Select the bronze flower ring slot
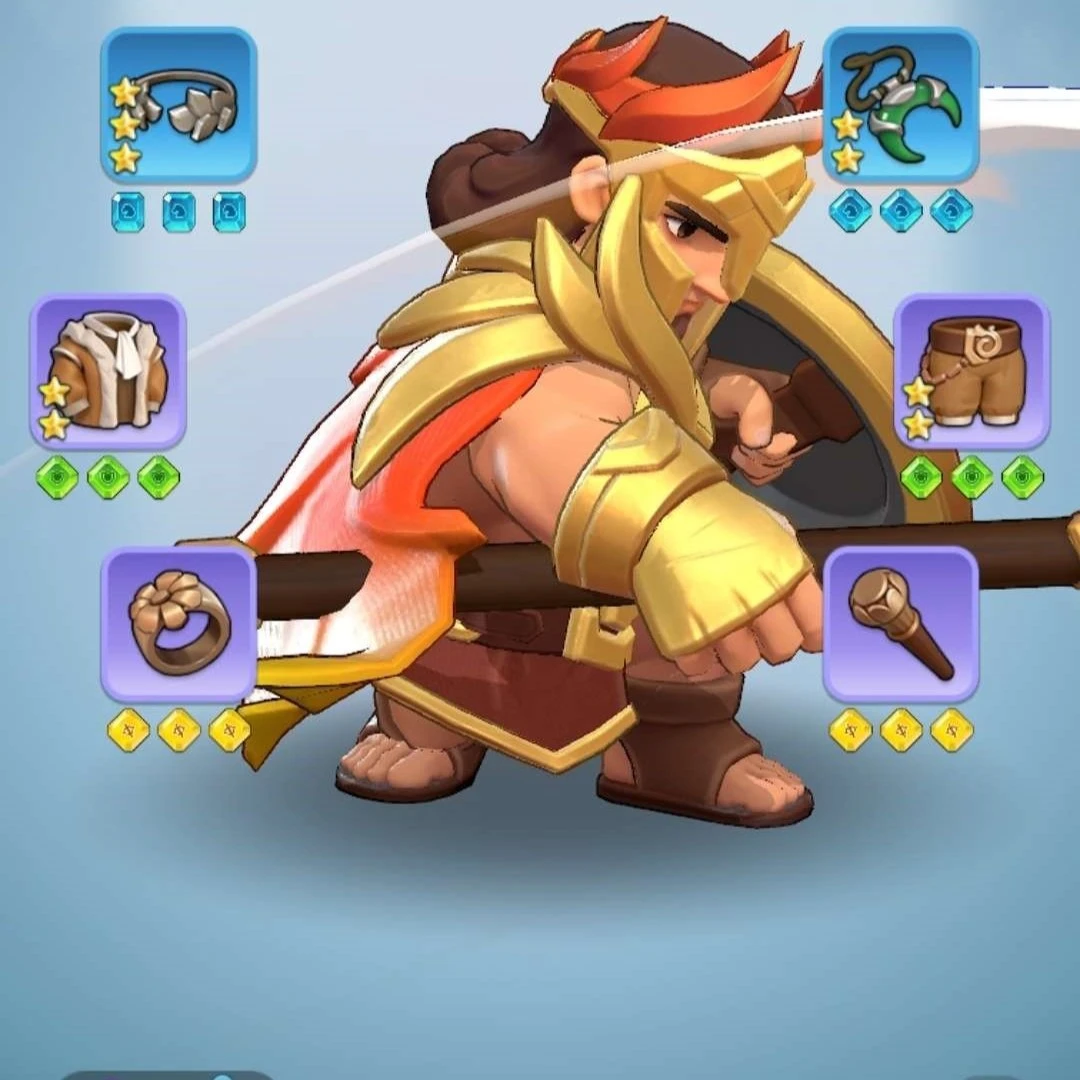The image size is (1080, 1080). (178, 624)
